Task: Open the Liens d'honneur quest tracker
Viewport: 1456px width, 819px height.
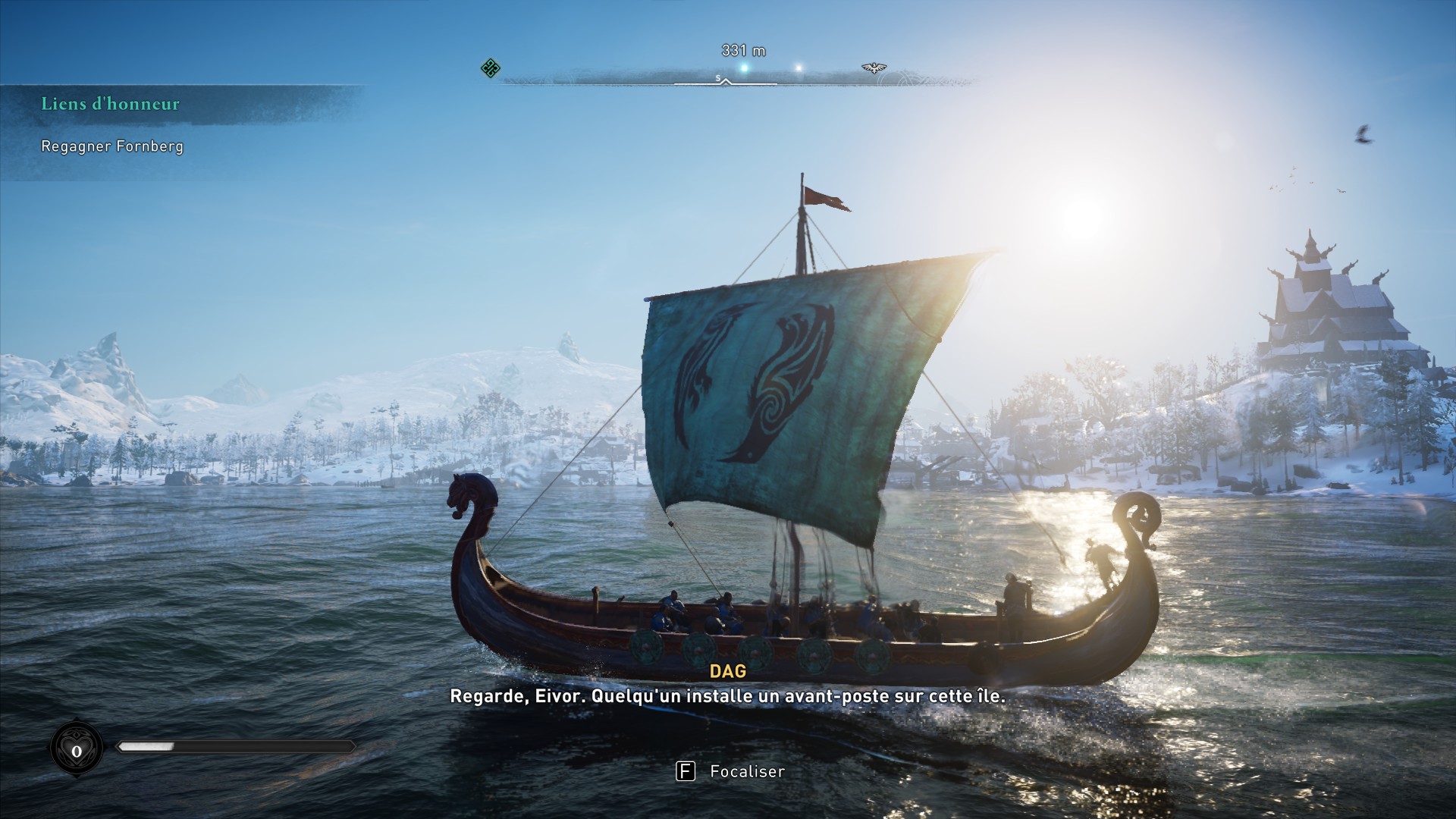Action: 111,104
